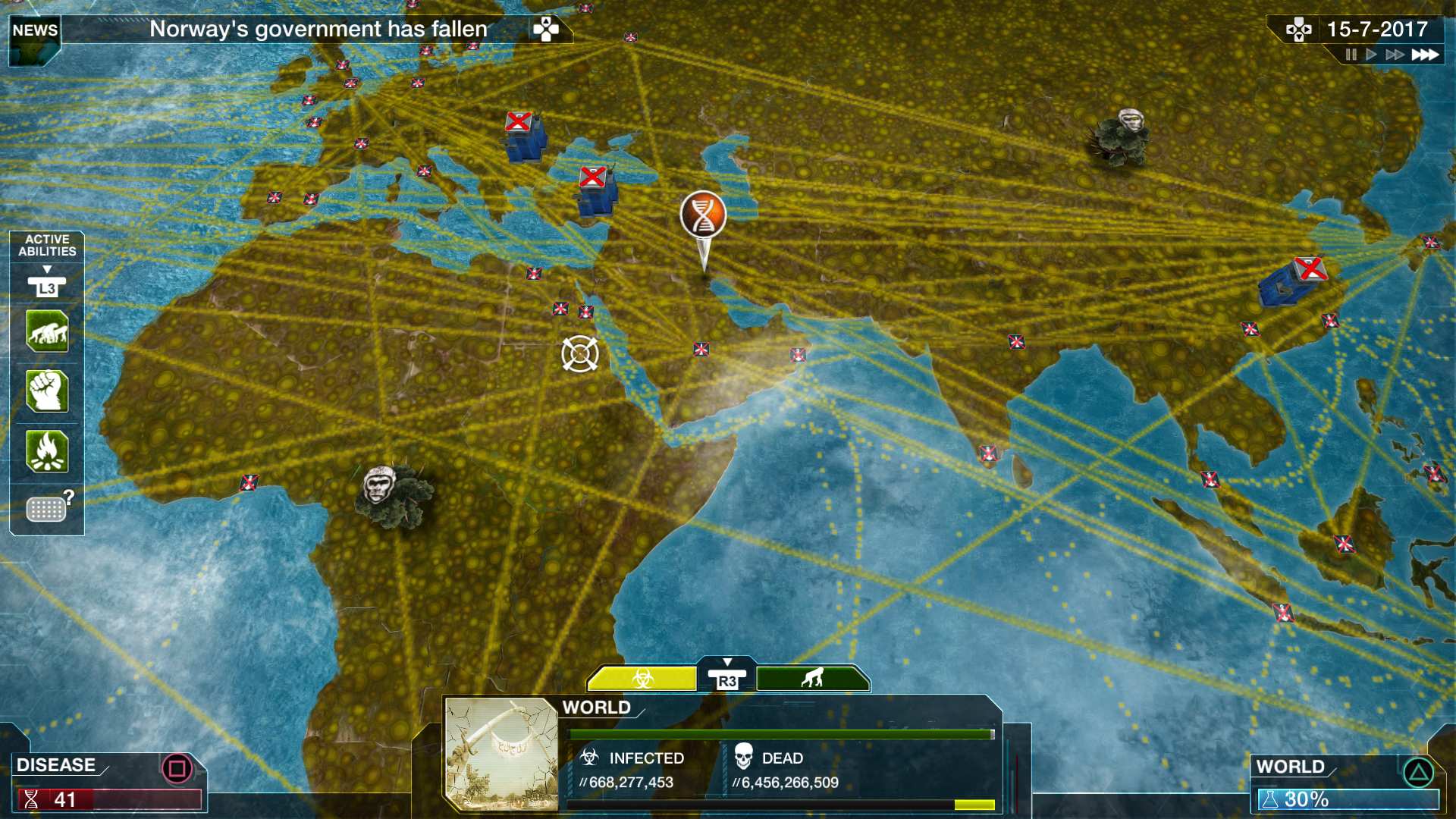Viewport: 1456px width, 819px height.
Task: Click the crosshair target marker on the map
Action: point(580,354)
